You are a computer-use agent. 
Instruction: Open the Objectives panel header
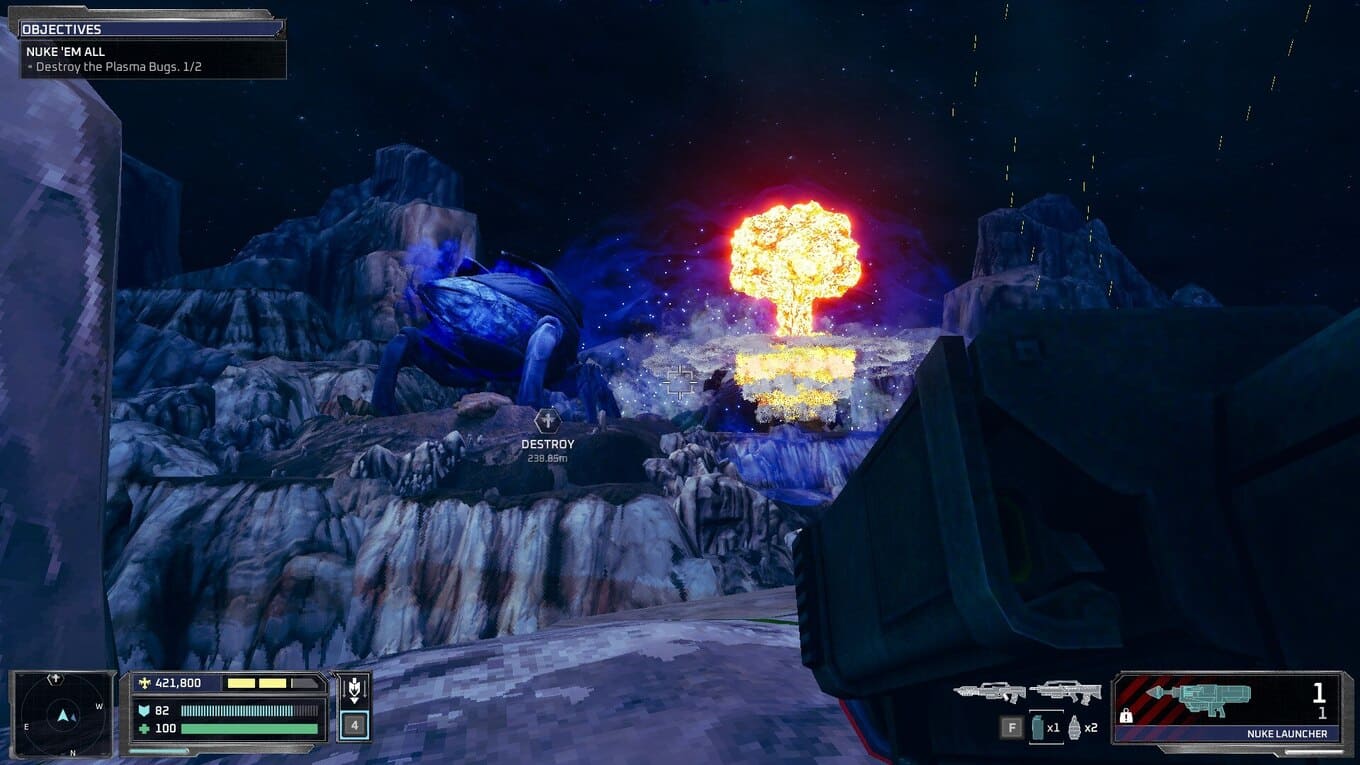tap(148, 29)
